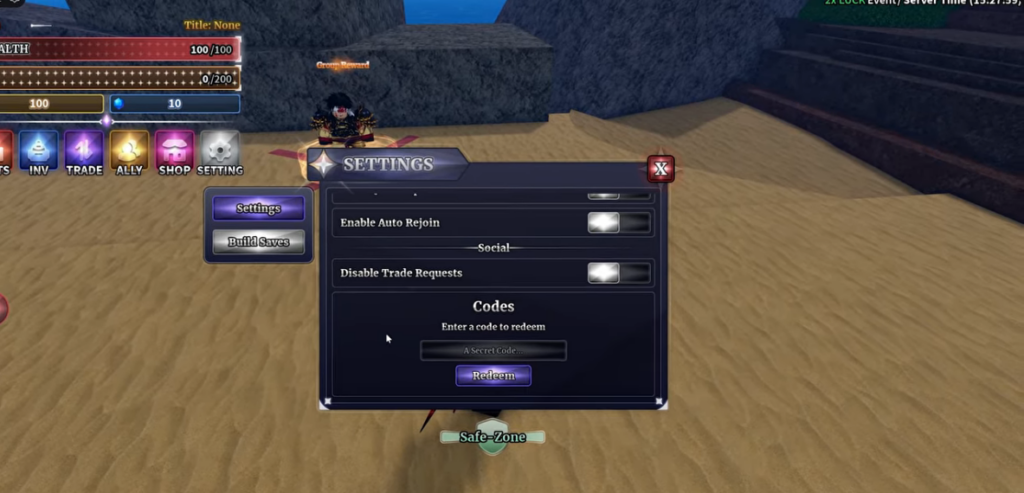Viewport: 1024px width, 493px height.
Task: Redeem the entered code
Action: click(493, 375)
